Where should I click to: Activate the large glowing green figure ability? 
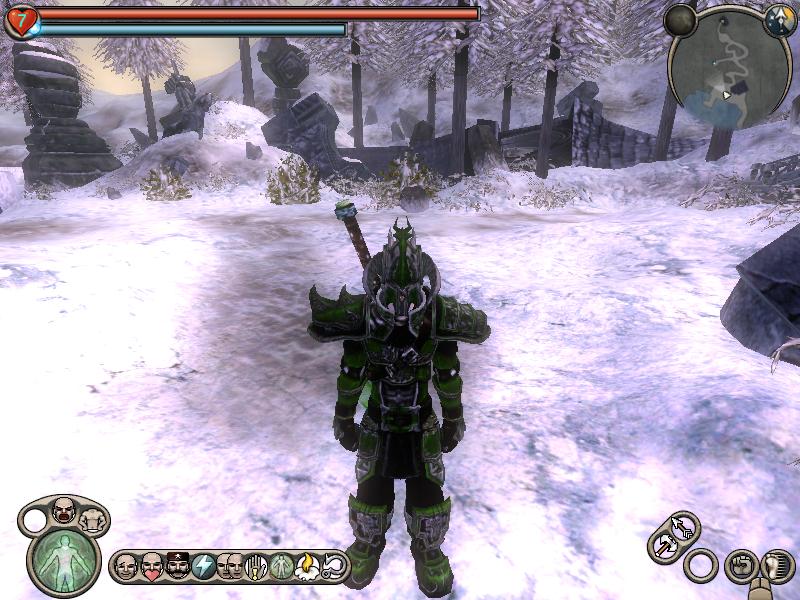[64, 560]
